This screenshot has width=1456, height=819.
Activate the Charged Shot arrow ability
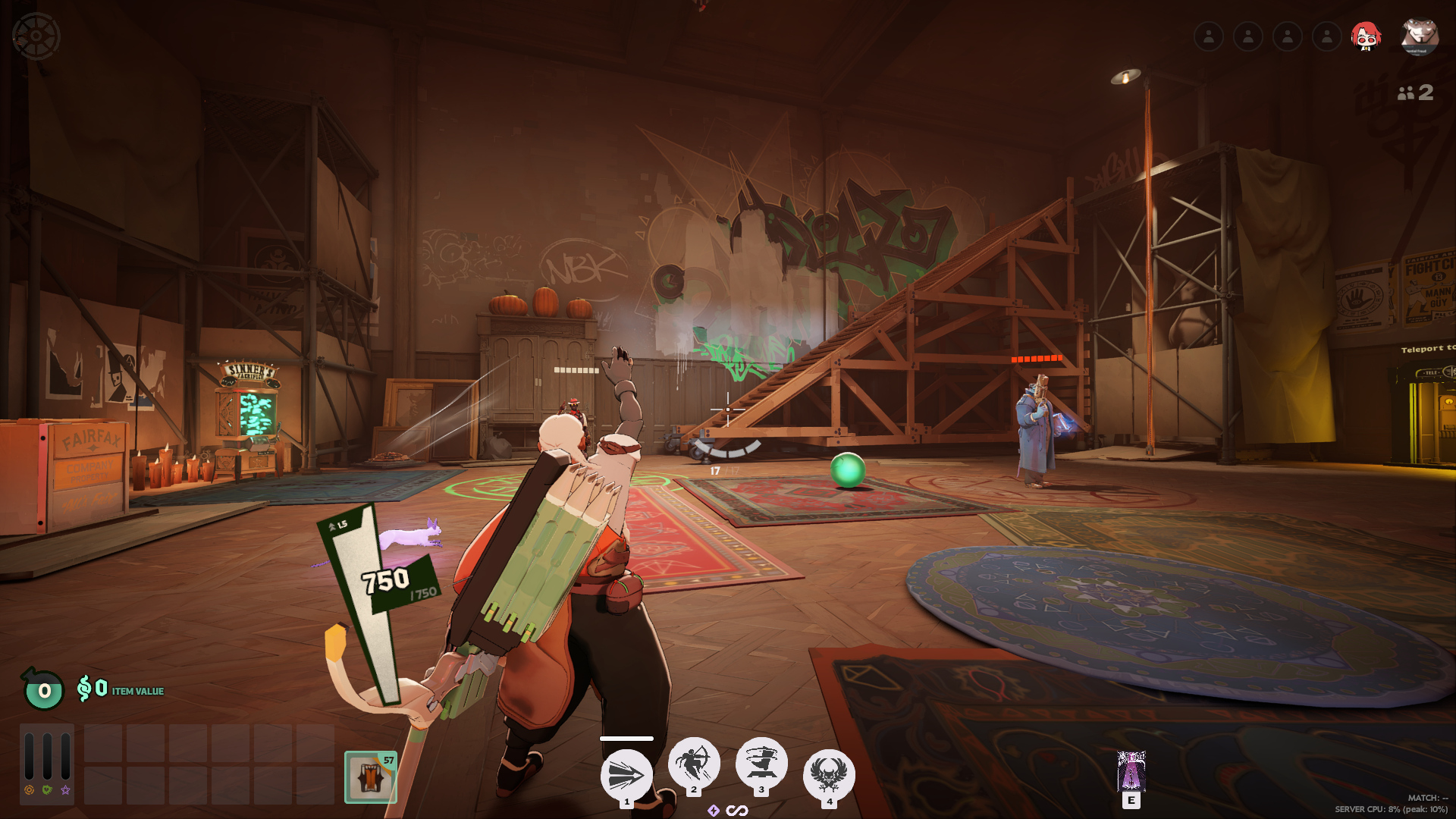click(626, 775)
